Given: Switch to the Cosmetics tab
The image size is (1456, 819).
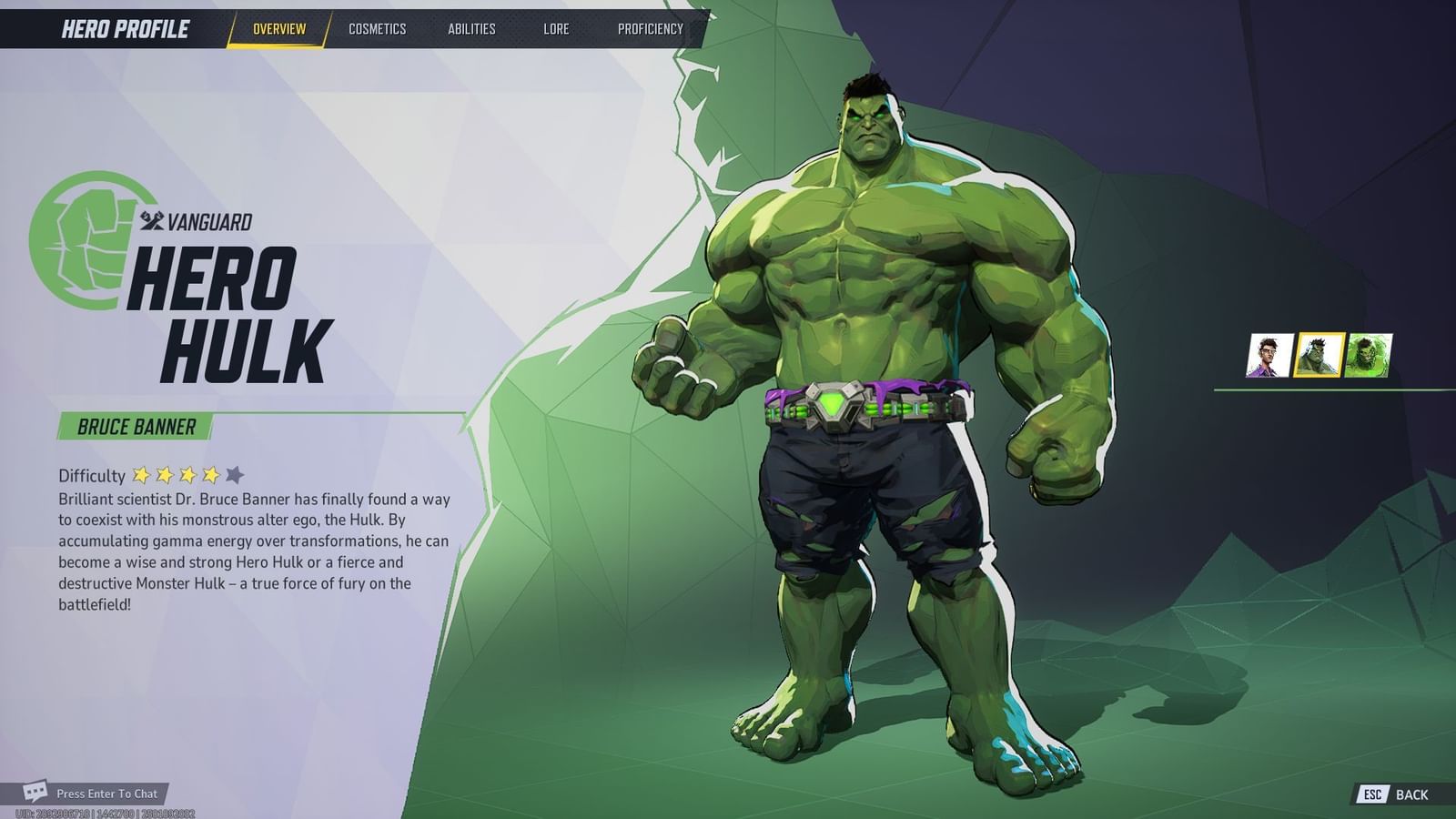Looking at the screenshot, I should (377, 28).
